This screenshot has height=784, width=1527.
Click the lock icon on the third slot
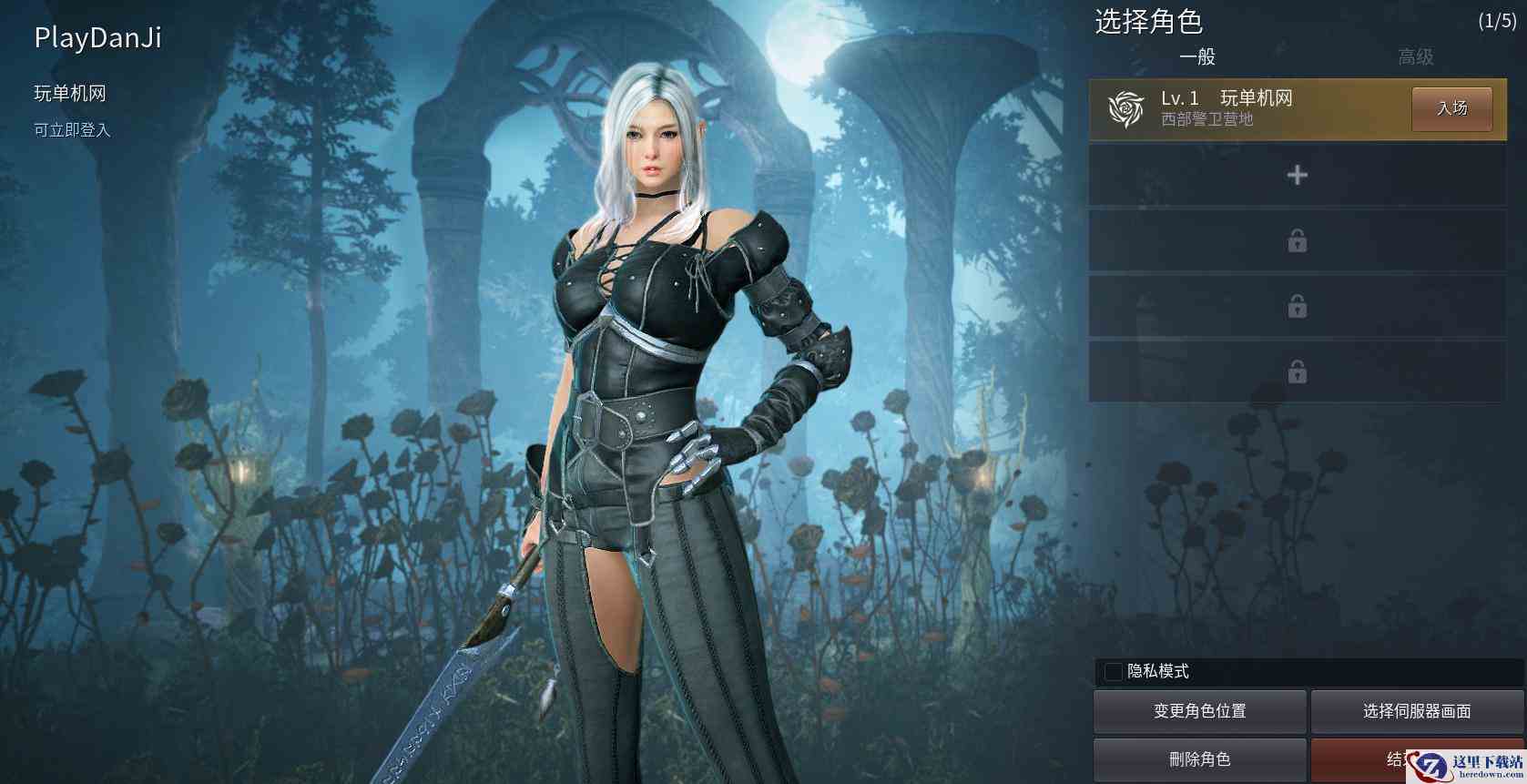point(1297,241)
